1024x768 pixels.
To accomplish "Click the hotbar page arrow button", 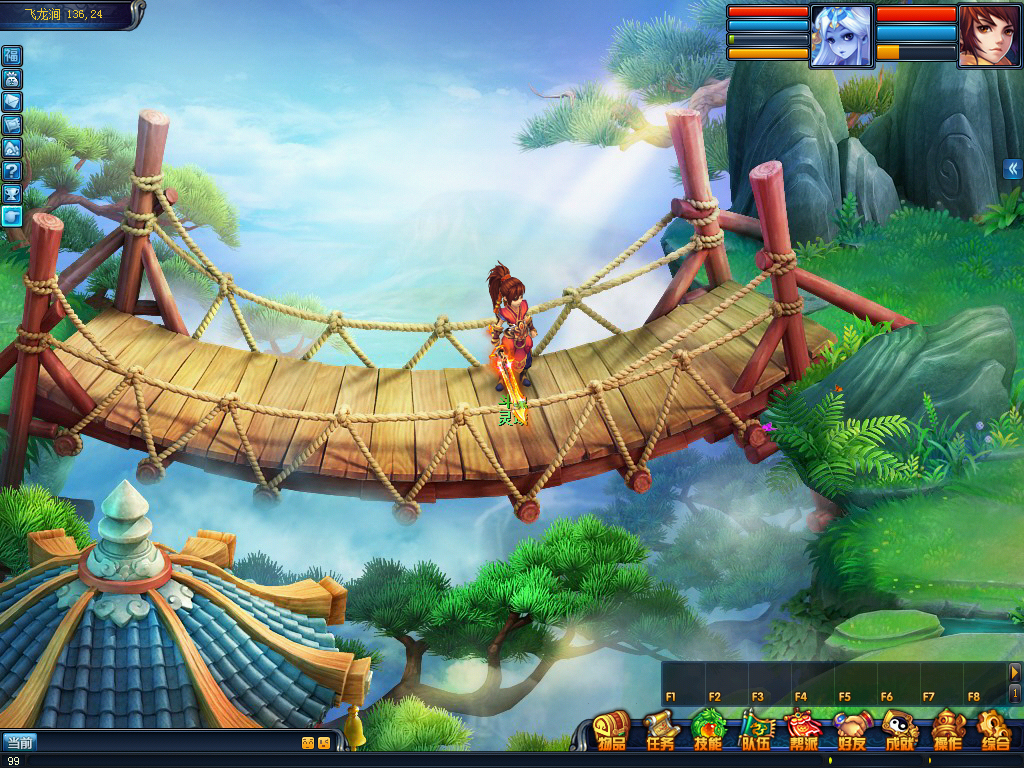I will (1015, 672).
